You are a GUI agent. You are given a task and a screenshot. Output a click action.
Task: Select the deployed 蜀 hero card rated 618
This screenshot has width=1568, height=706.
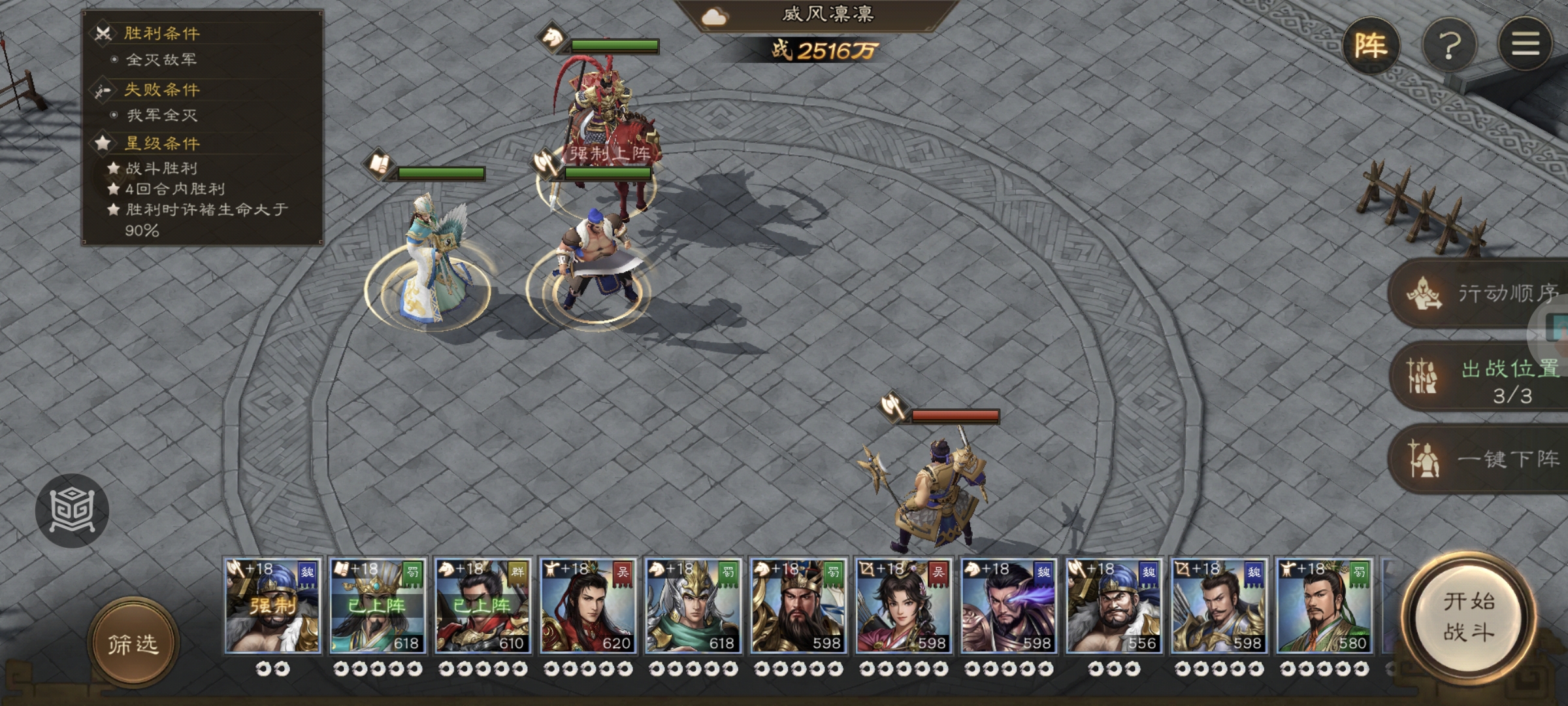click(x=378, y=605)
